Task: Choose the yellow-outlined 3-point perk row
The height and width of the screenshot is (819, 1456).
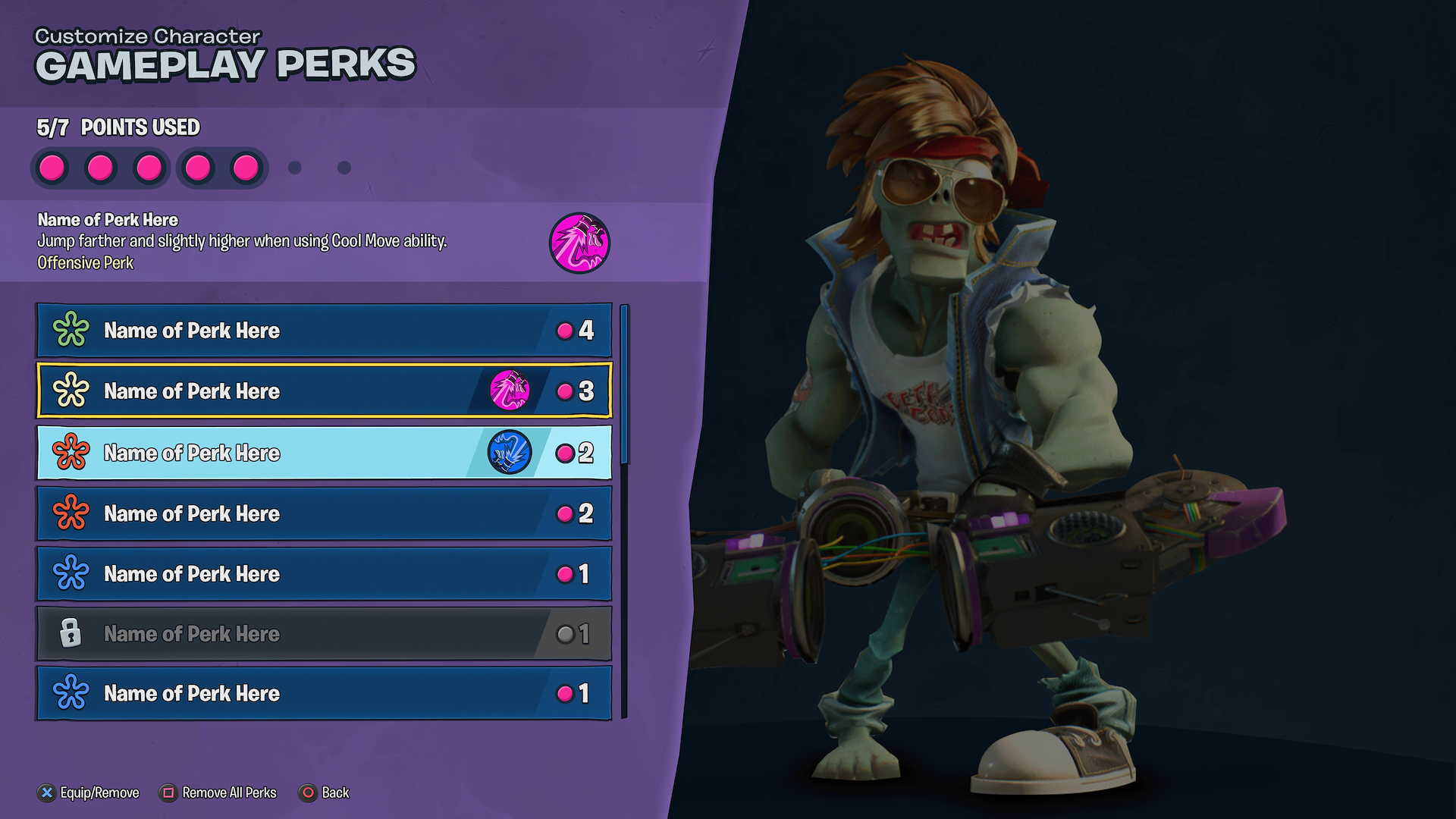Action: [x=324, y=391]
